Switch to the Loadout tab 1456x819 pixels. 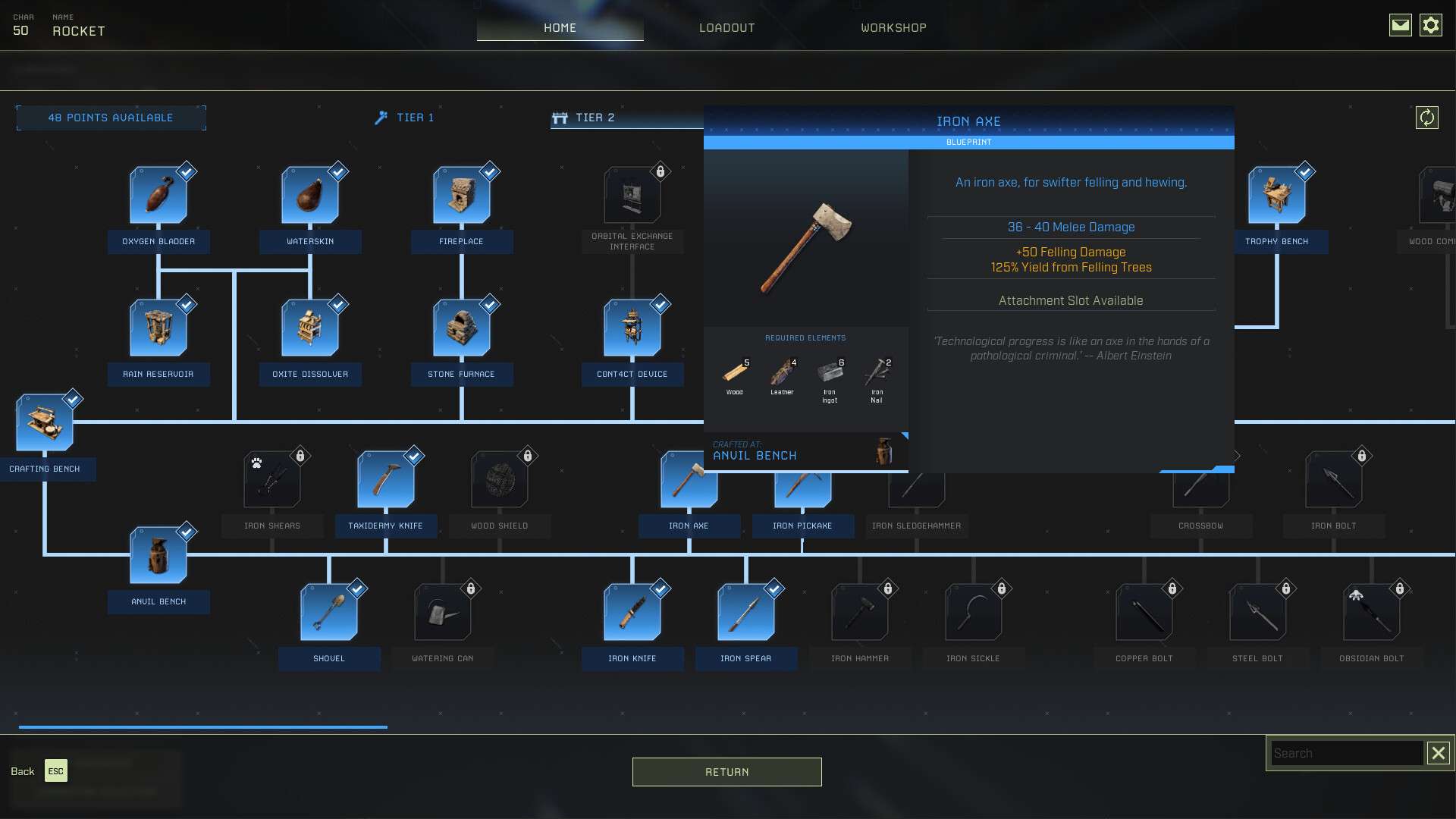726,27
